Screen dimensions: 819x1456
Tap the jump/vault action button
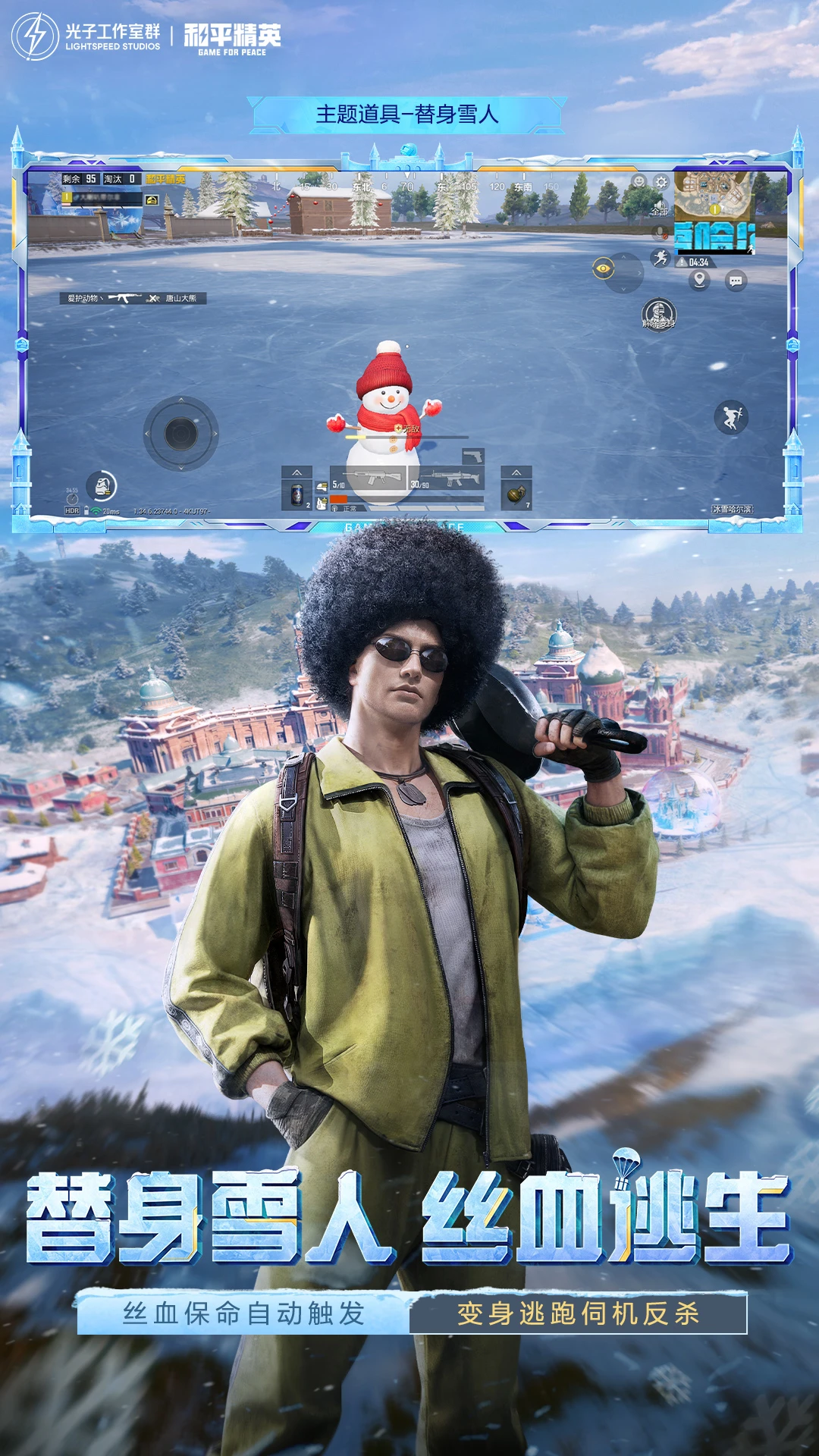coord(731,417)
